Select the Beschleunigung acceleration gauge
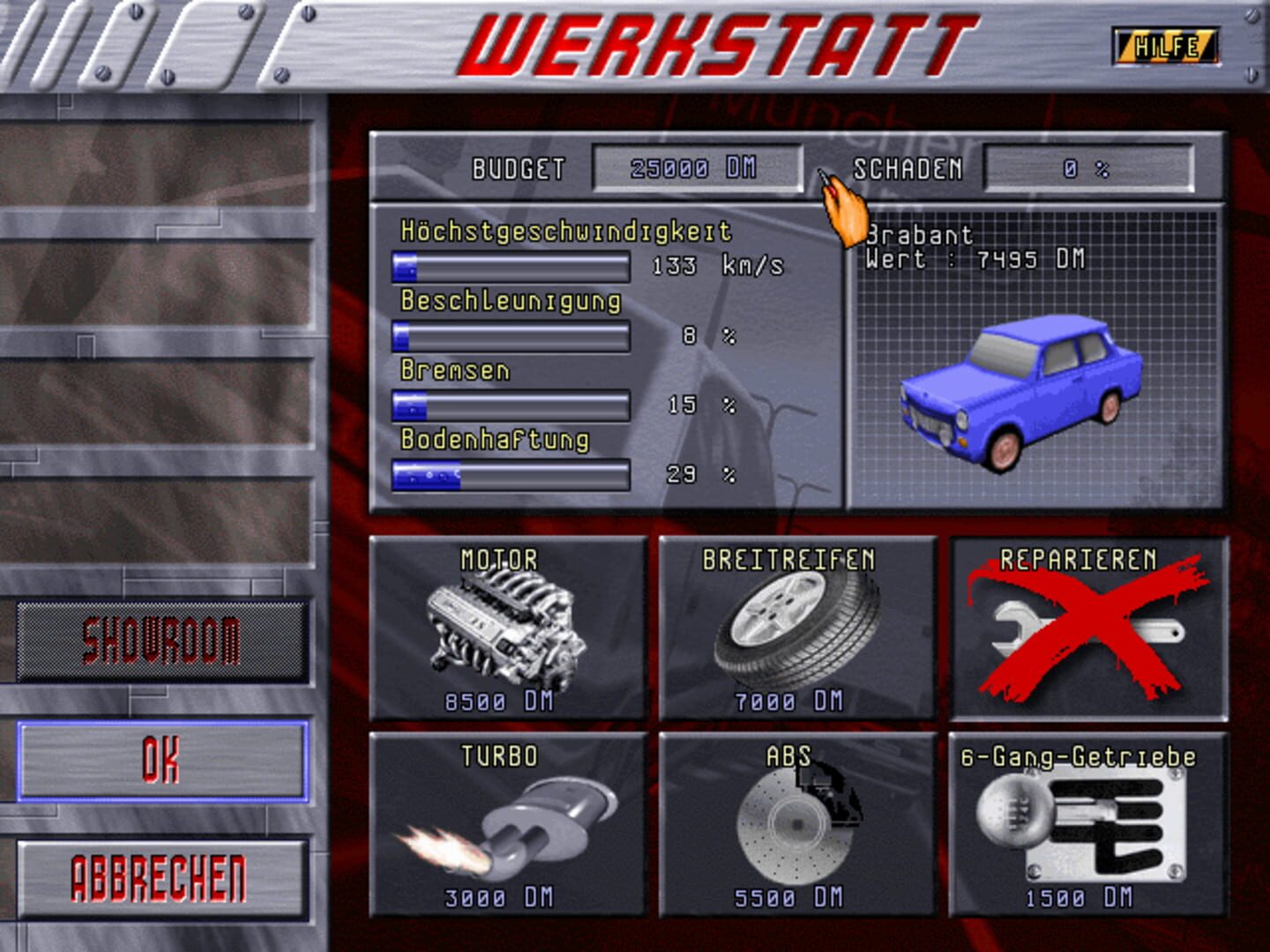The height and width of the screenshot is (952, 1270). point(512,336)
